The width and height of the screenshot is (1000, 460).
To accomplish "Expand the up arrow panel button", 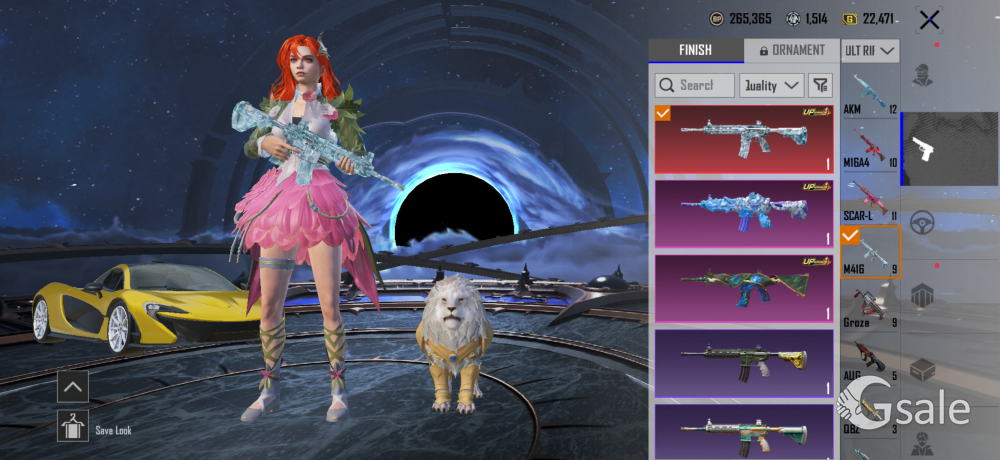I will pyautogui.click(x=73, y=386).
